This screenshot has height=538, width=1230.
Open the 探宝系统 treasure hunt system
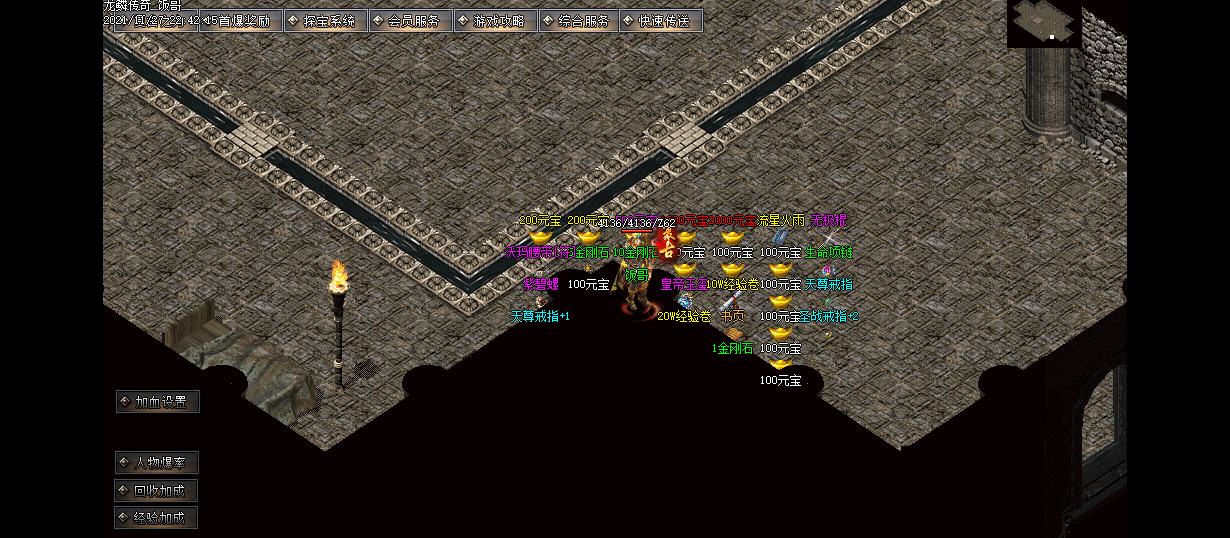coord(325,21)
